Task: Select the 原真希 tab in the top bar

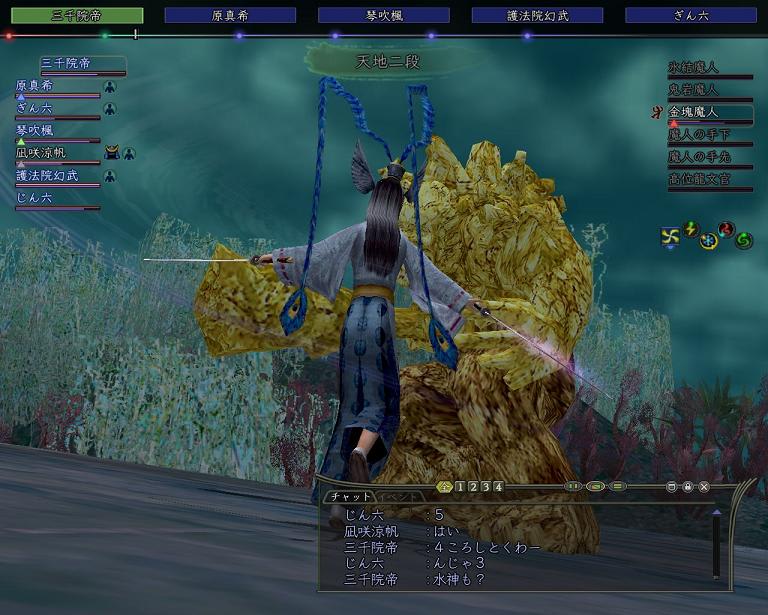Action: (230, 16)
